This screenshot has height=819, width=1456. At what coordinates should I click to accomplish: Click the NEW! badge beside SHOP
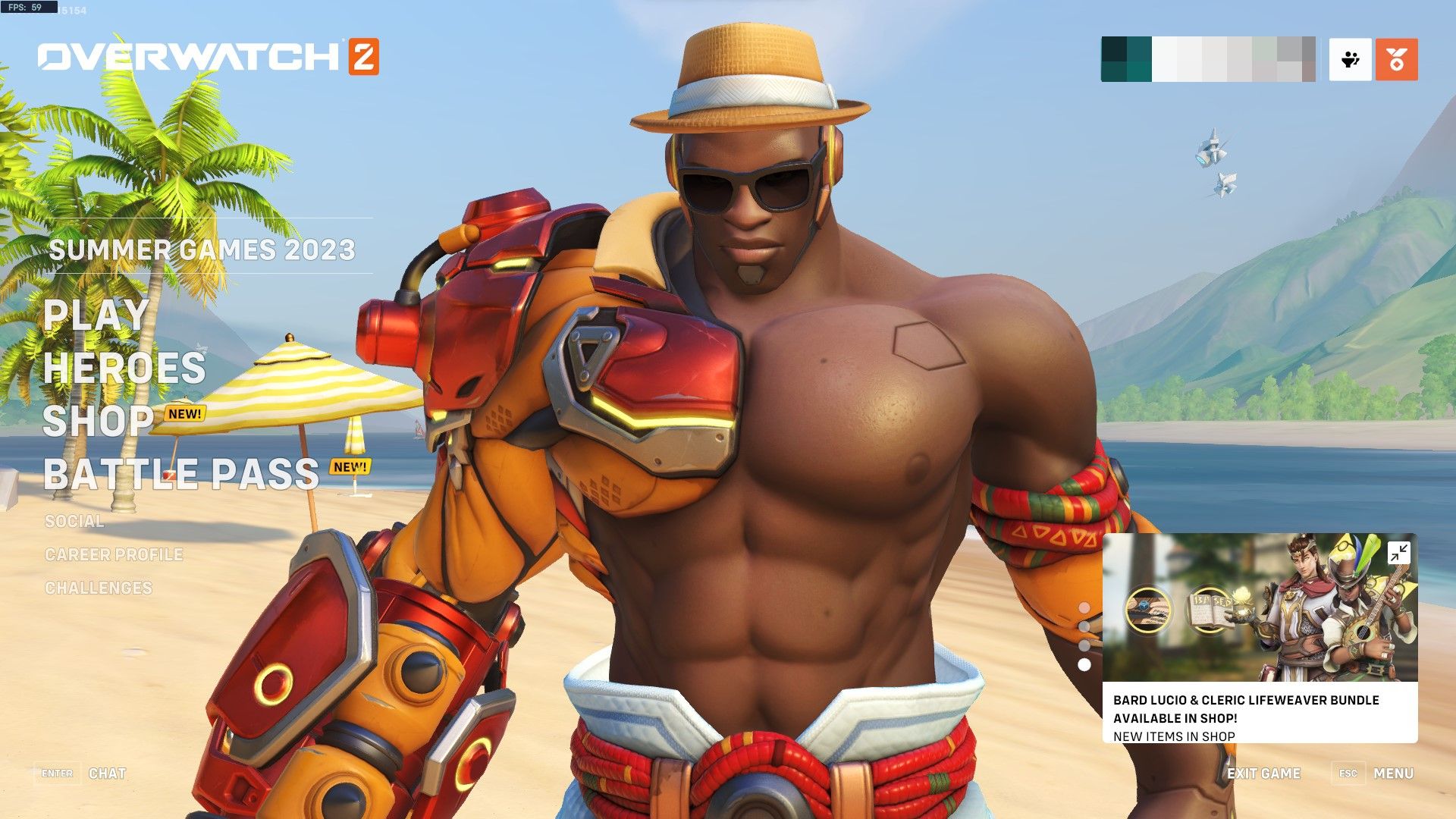click(x=184, y=414)
